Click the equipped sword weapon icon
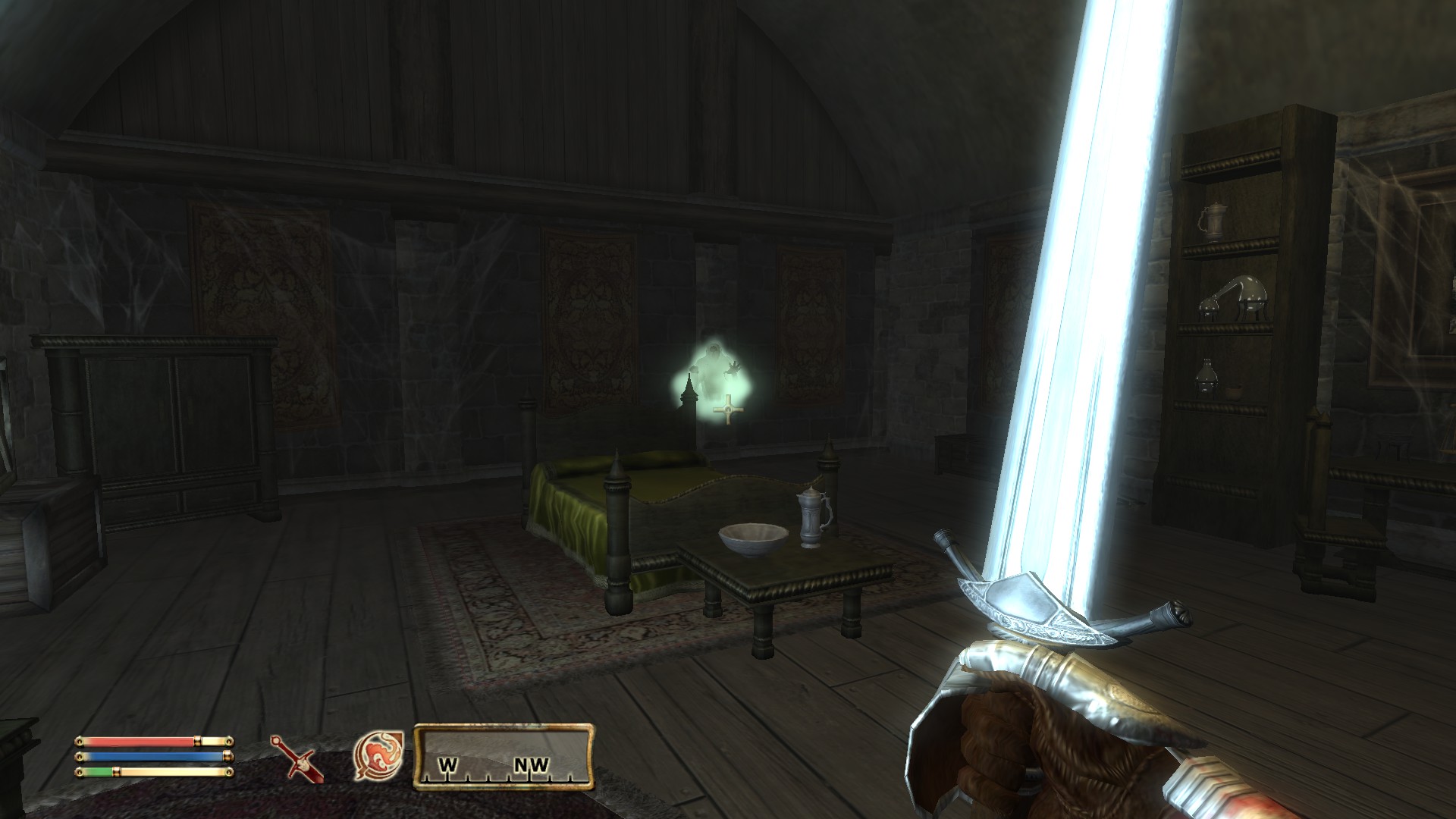The height and width of the screenshot is (819, 1456). 297,758
